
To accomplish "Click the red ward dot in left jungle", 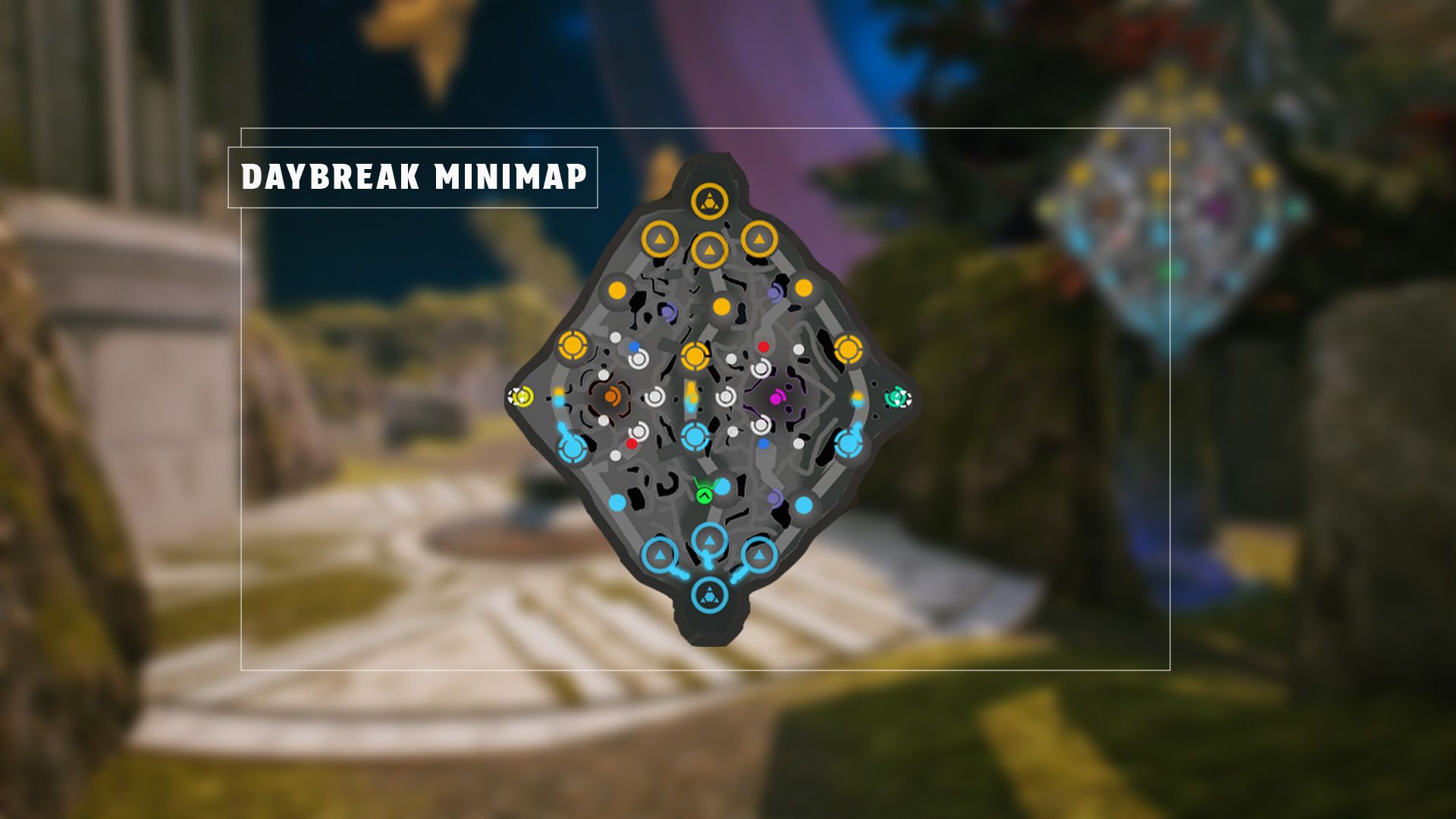I will [x=631, y=442].
